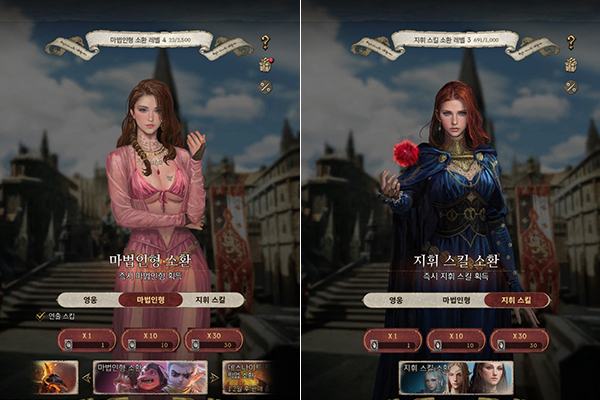Switch to 영웅 tab on 지휘 스킬 소환 screen
This screenshot has height=400, width=600.
[x=396, y=299]
